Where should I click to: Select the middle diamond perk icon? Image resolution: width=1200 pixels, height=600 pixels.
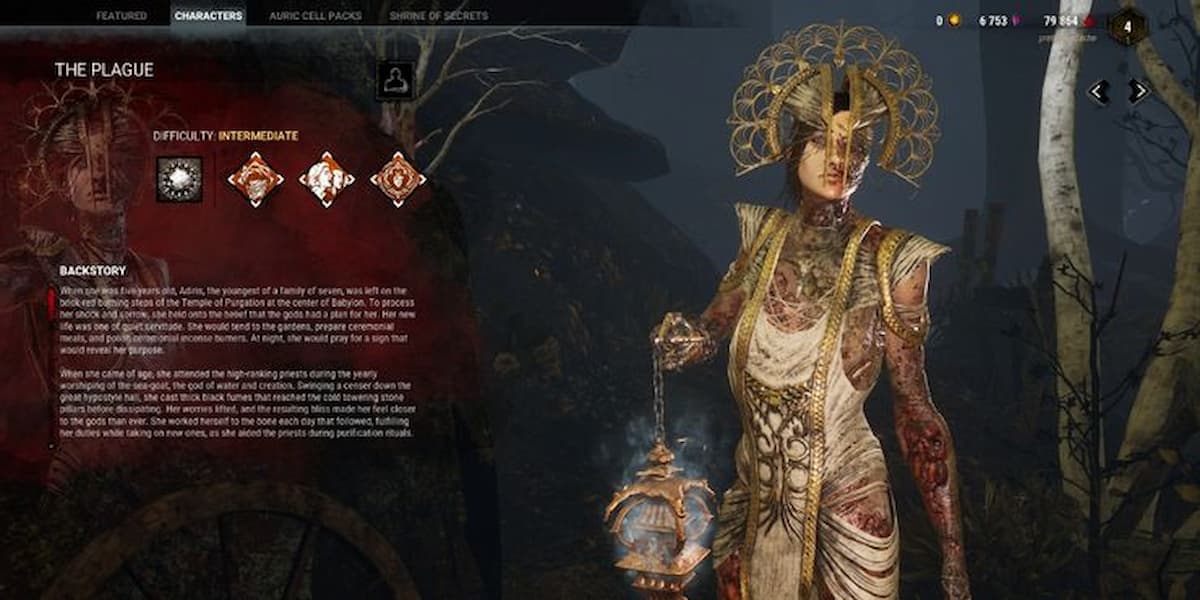pyautogui.click(x=327, y=179)
